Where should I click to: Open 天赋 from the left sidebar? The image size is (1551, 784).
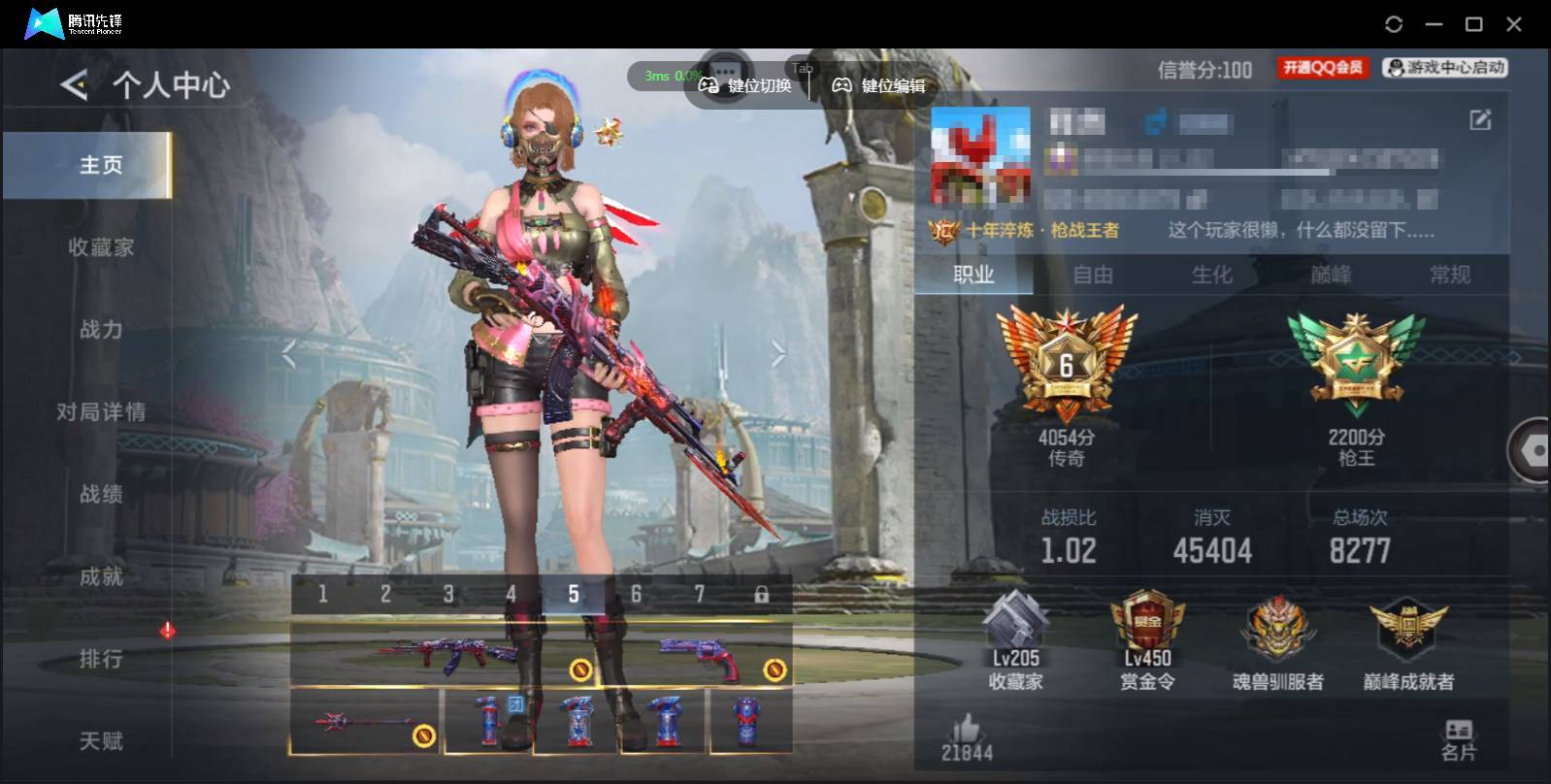coord(100,740)
